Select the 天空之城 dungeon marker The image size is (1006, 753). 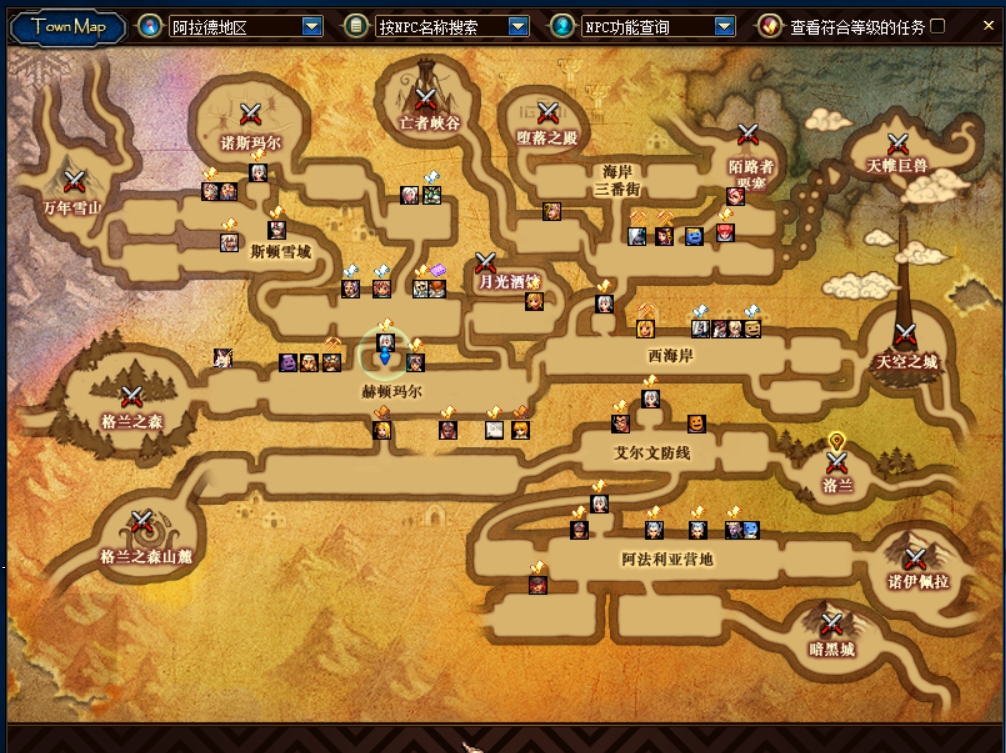point(906,335)
